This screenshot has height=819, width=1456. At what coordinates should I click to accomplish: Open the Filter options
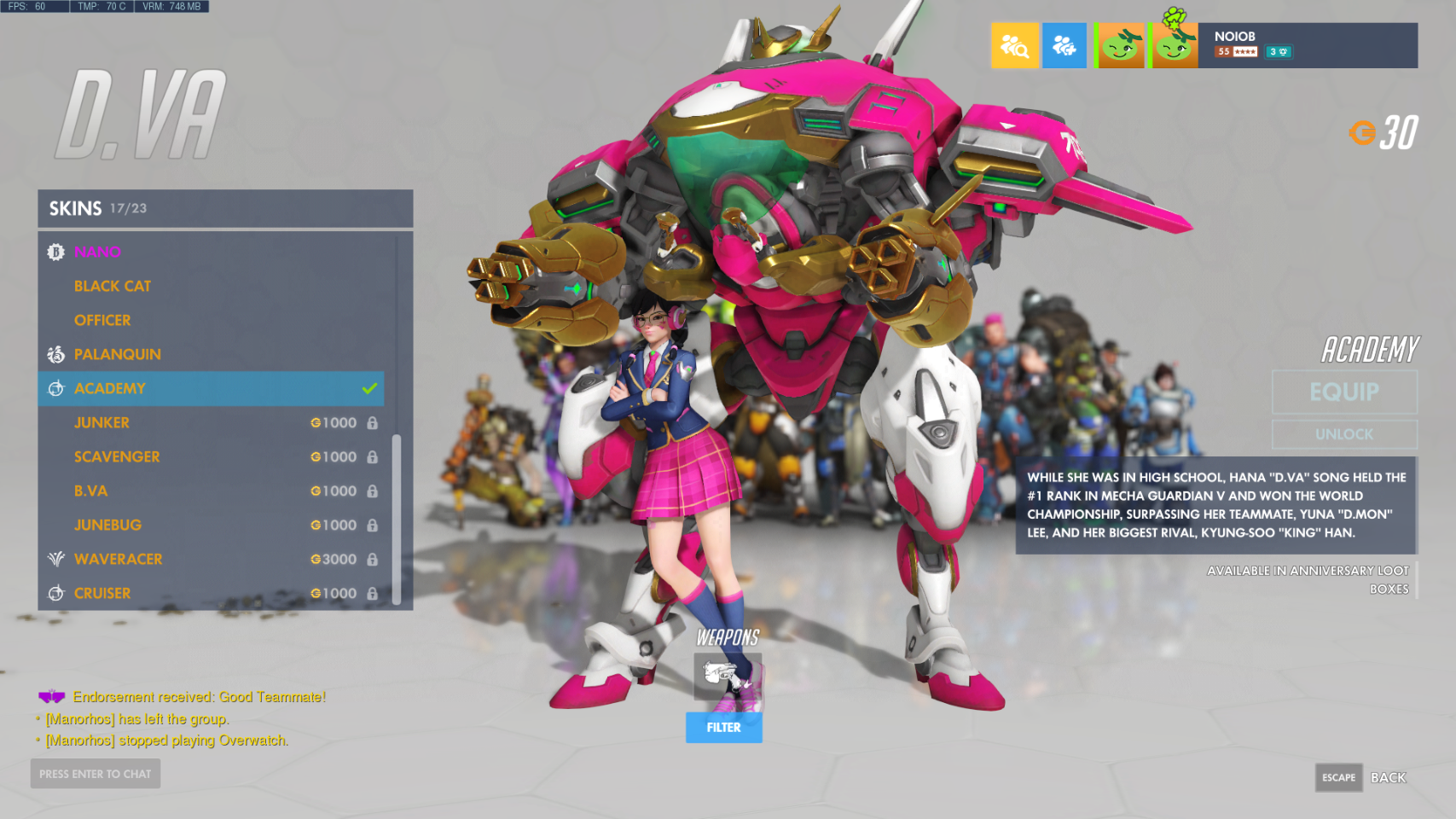[723, 728]
